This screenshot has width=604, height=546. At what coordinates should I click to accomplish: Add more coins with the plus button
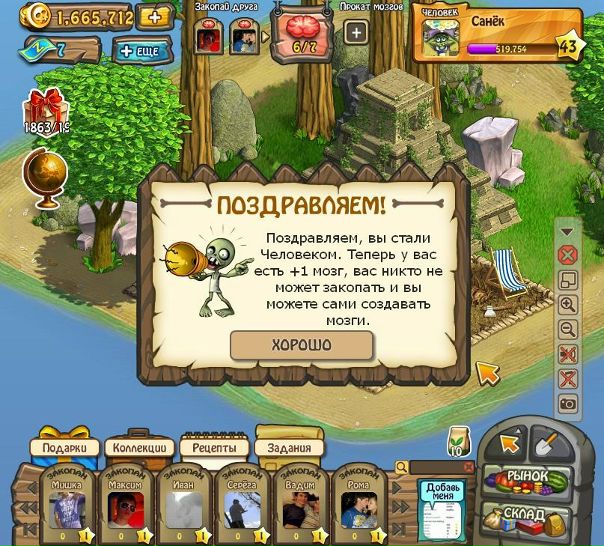coord(154,17)
